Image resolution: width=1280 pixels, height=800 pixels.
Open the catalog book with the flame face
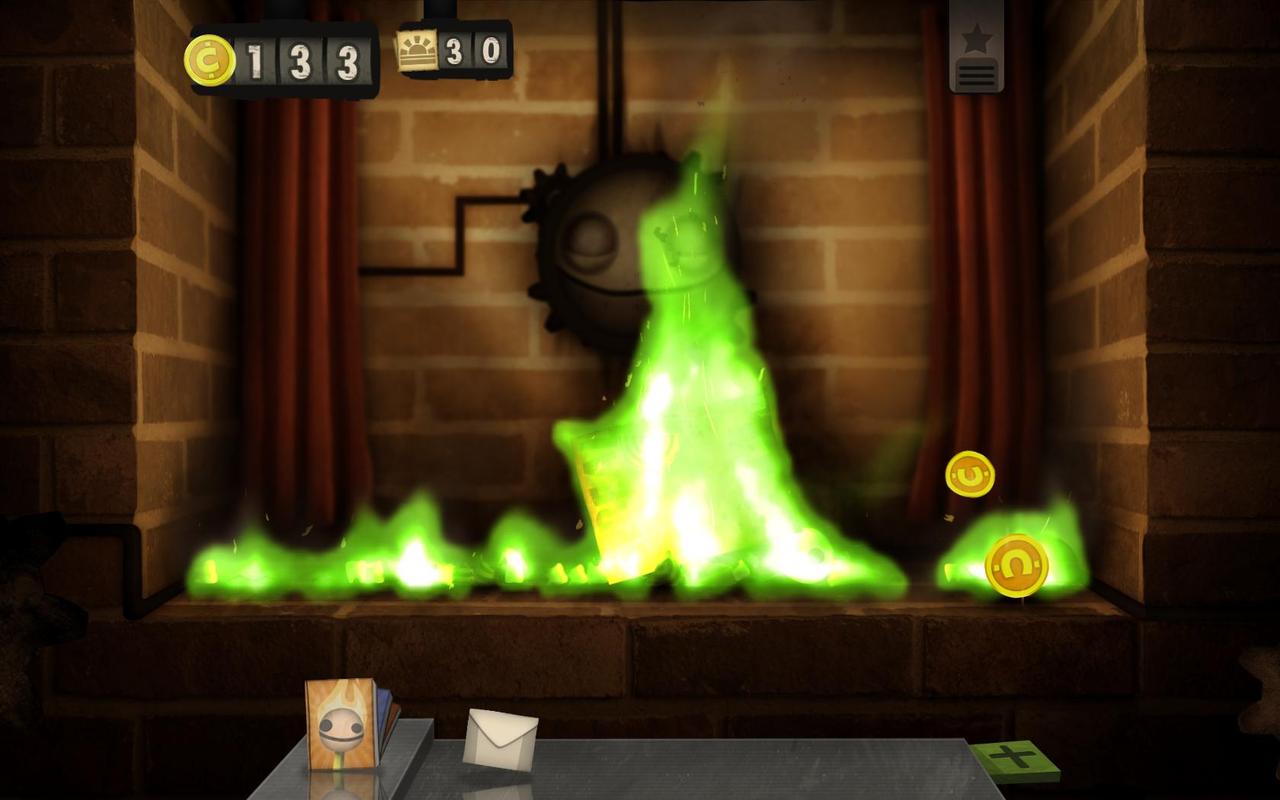point(341,724)
